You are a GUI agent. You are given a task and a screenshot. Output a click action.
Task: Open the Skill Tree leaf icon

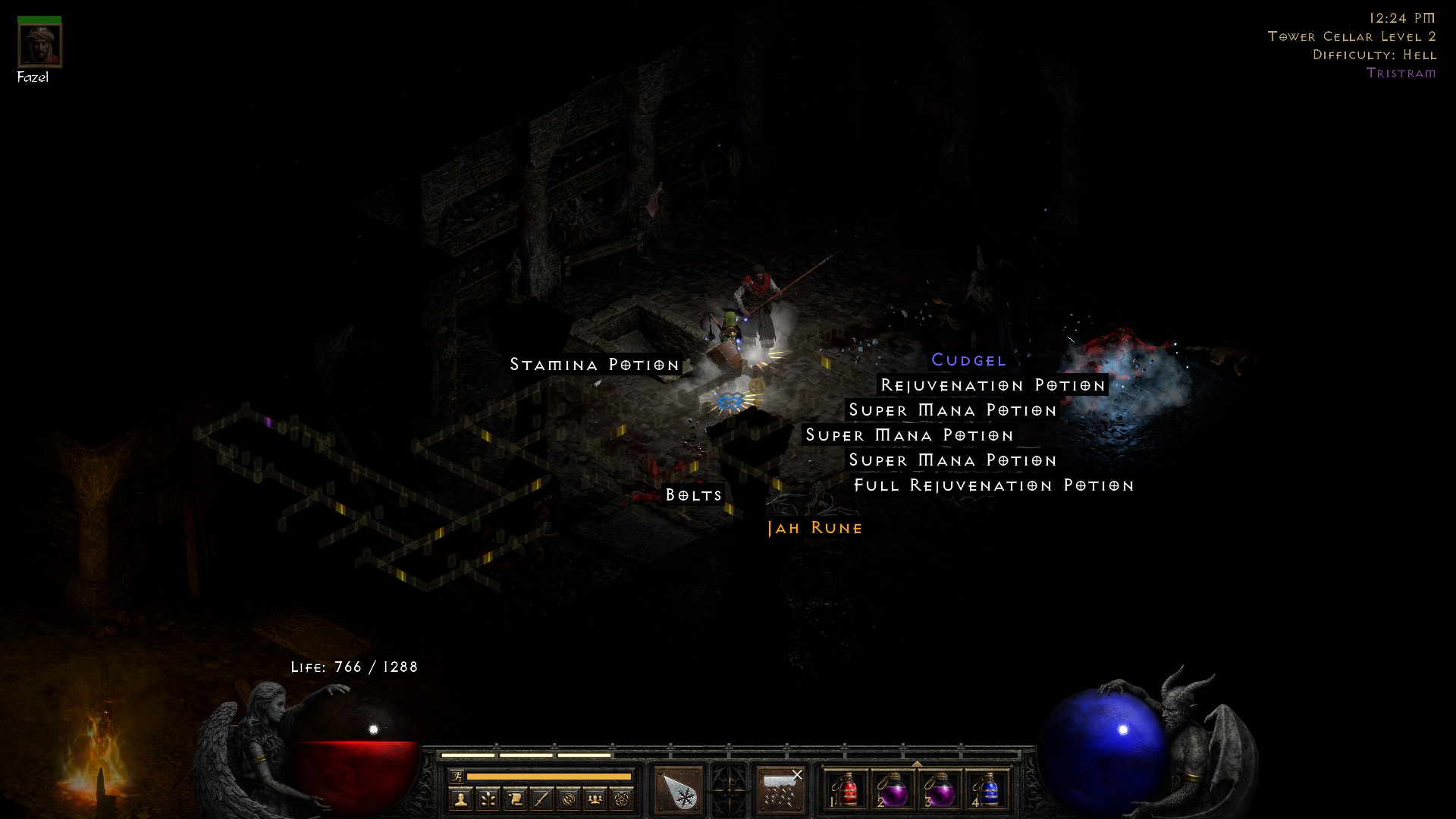point(487,798)
